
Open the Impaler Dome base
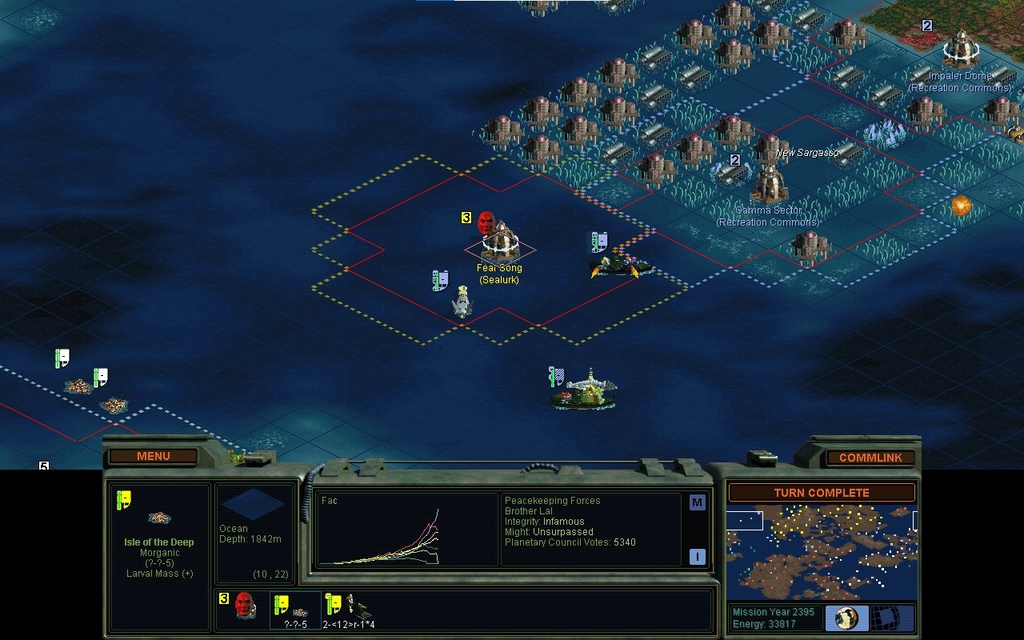(961, 47)
